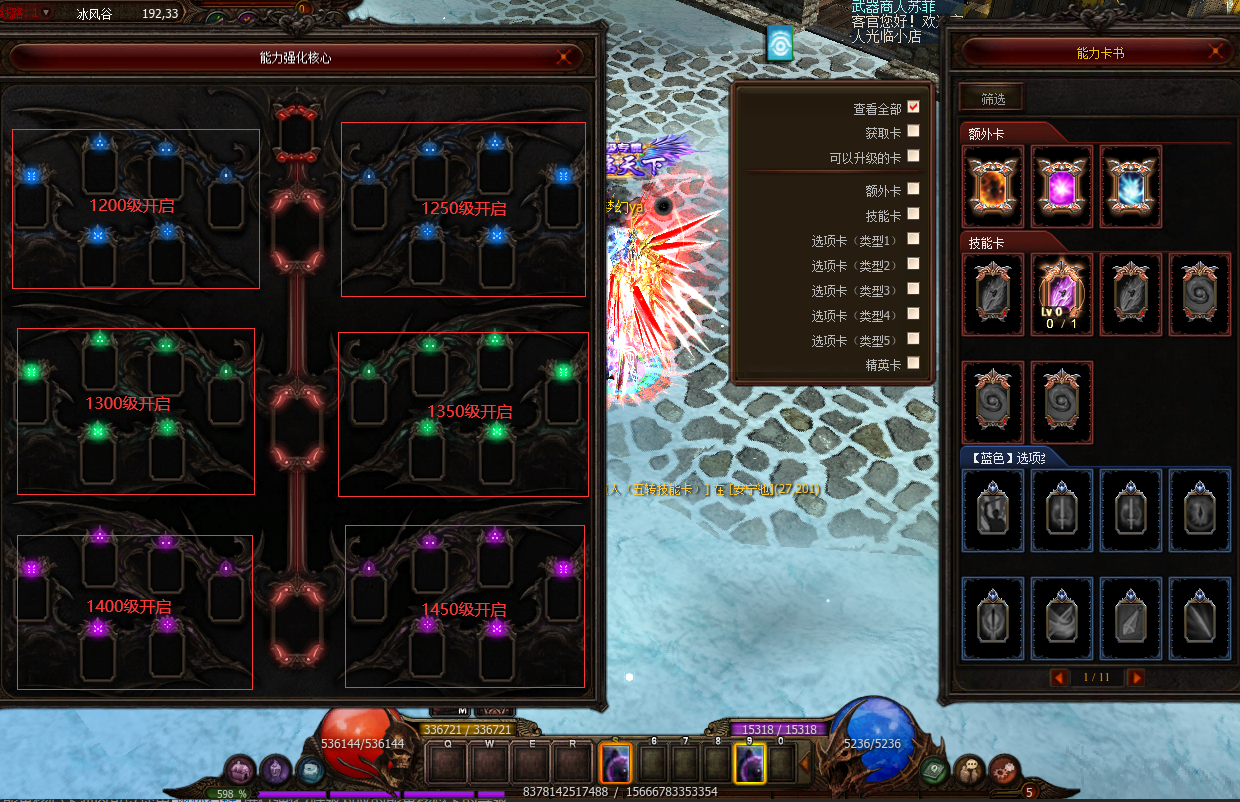The width and height of the screenshot is (1240, 802).
Task: Pick the blue ice extra card
Action: (x=1131, y=187)
